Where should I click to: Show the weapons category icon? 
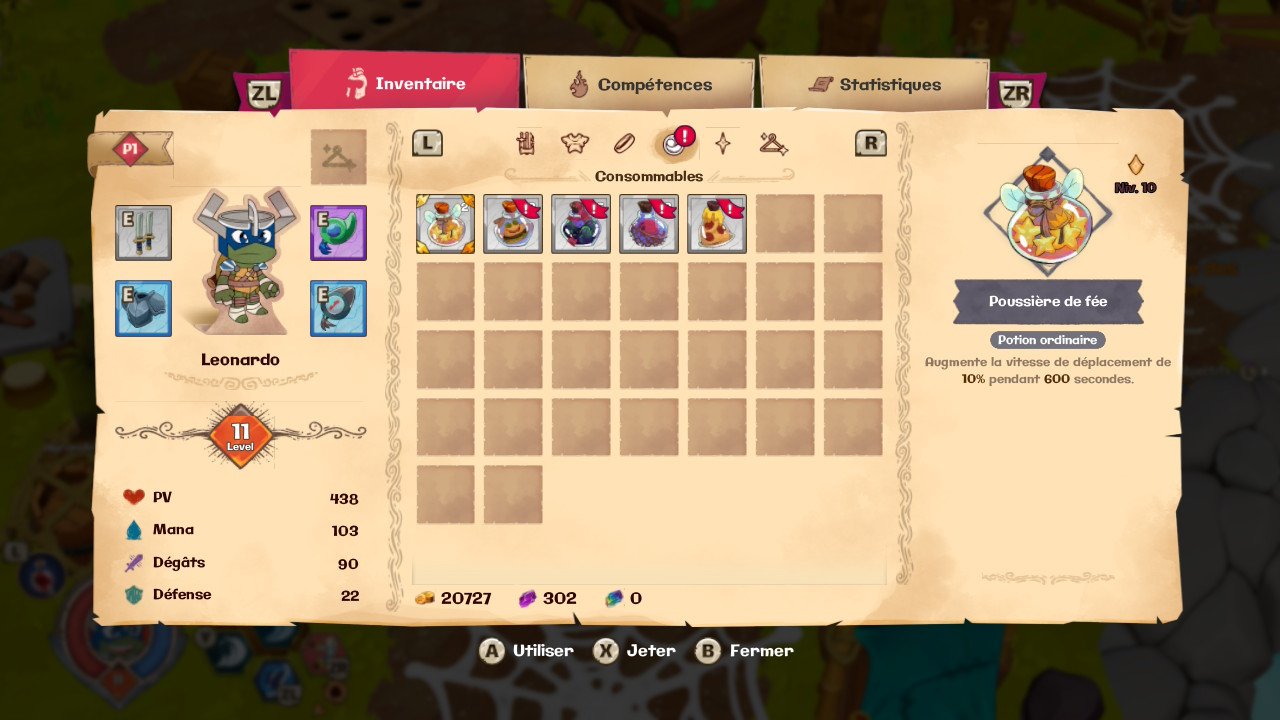point(527,144)
